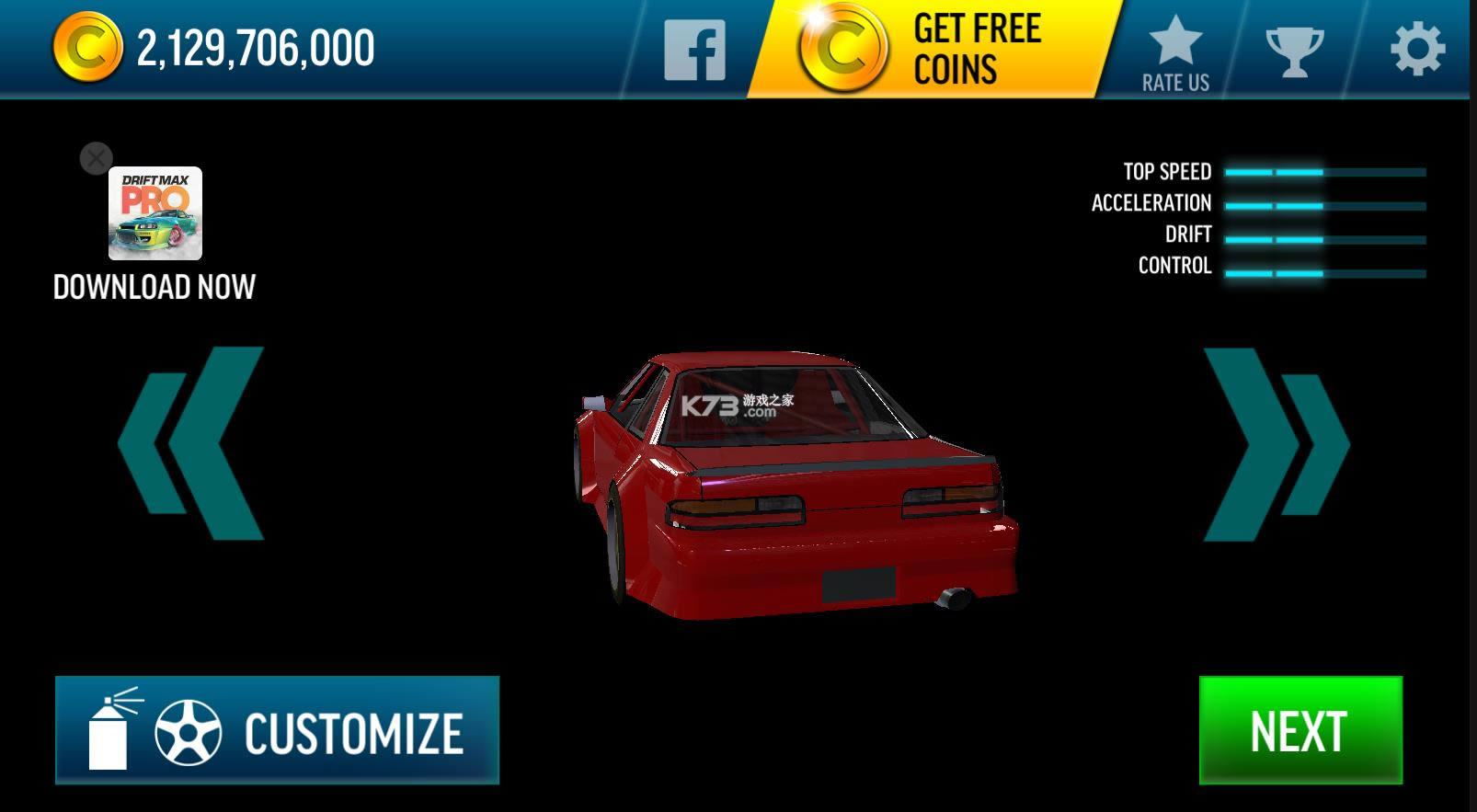This screenshot has height=812, width=1477.
Task: Select the wheel rim icon on Customize button
Action: 189,731
